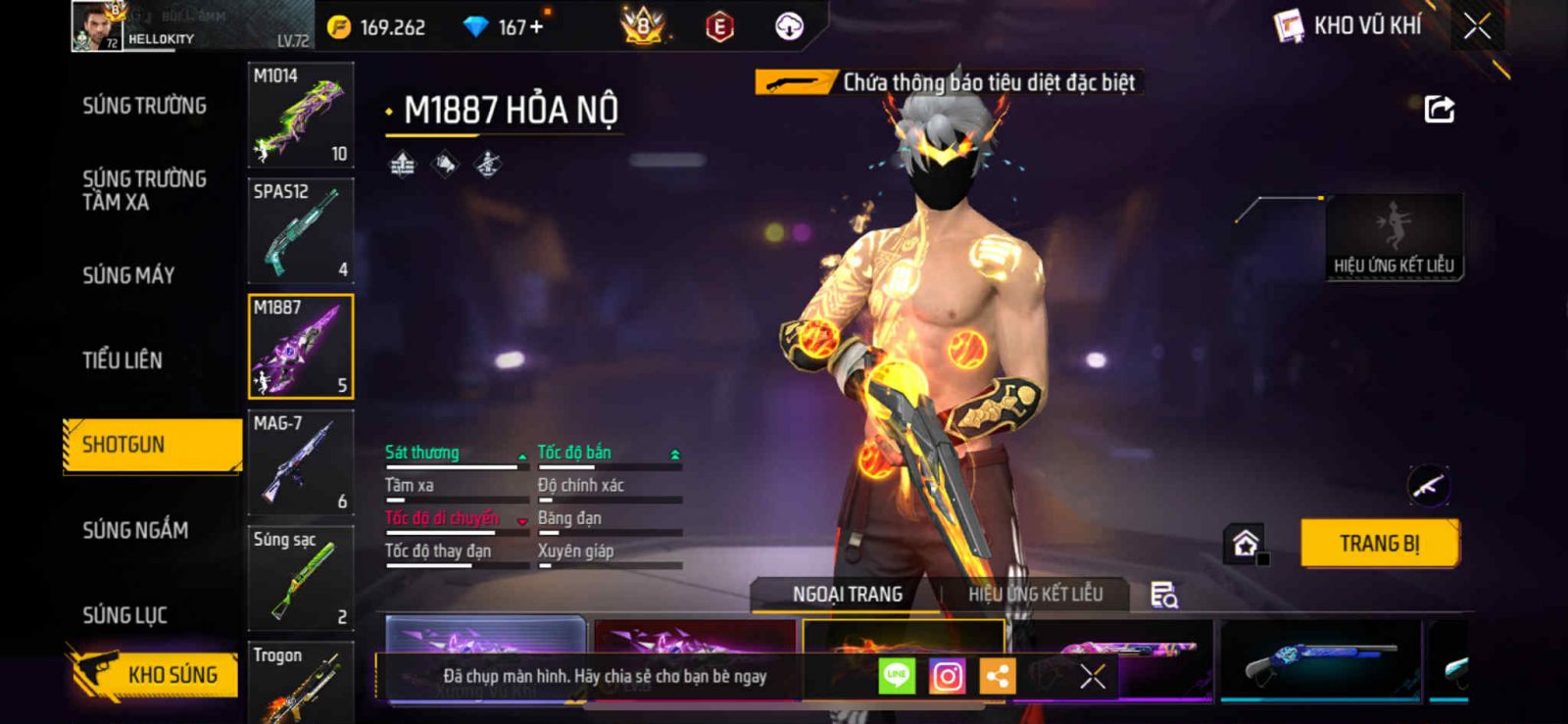Choose the Súng Ngắm category
This screenshot has width=1568, height=724.
(135, 530)
